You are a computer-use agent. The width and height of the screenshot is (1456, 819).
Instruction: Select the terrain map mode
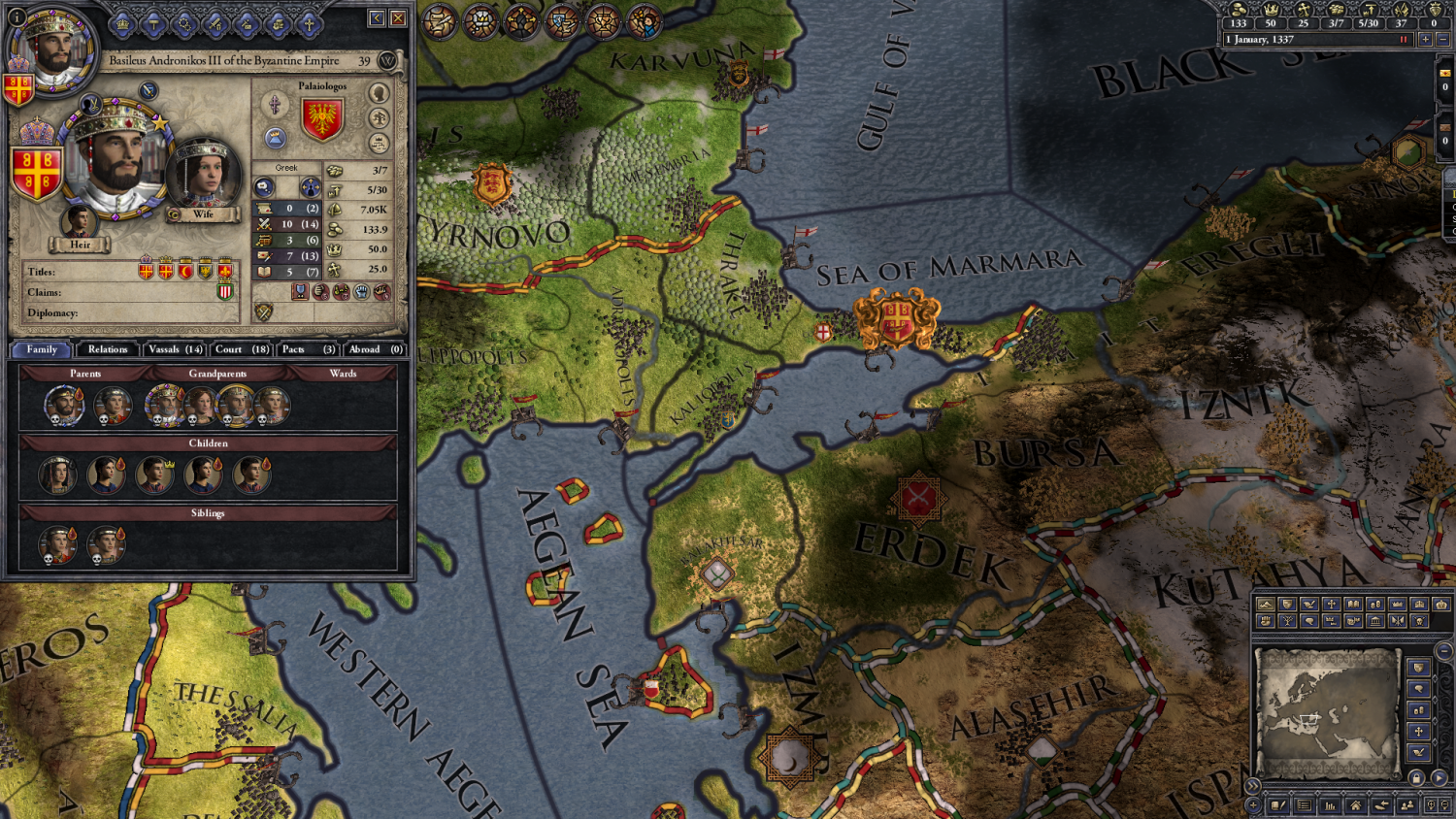1266,605
